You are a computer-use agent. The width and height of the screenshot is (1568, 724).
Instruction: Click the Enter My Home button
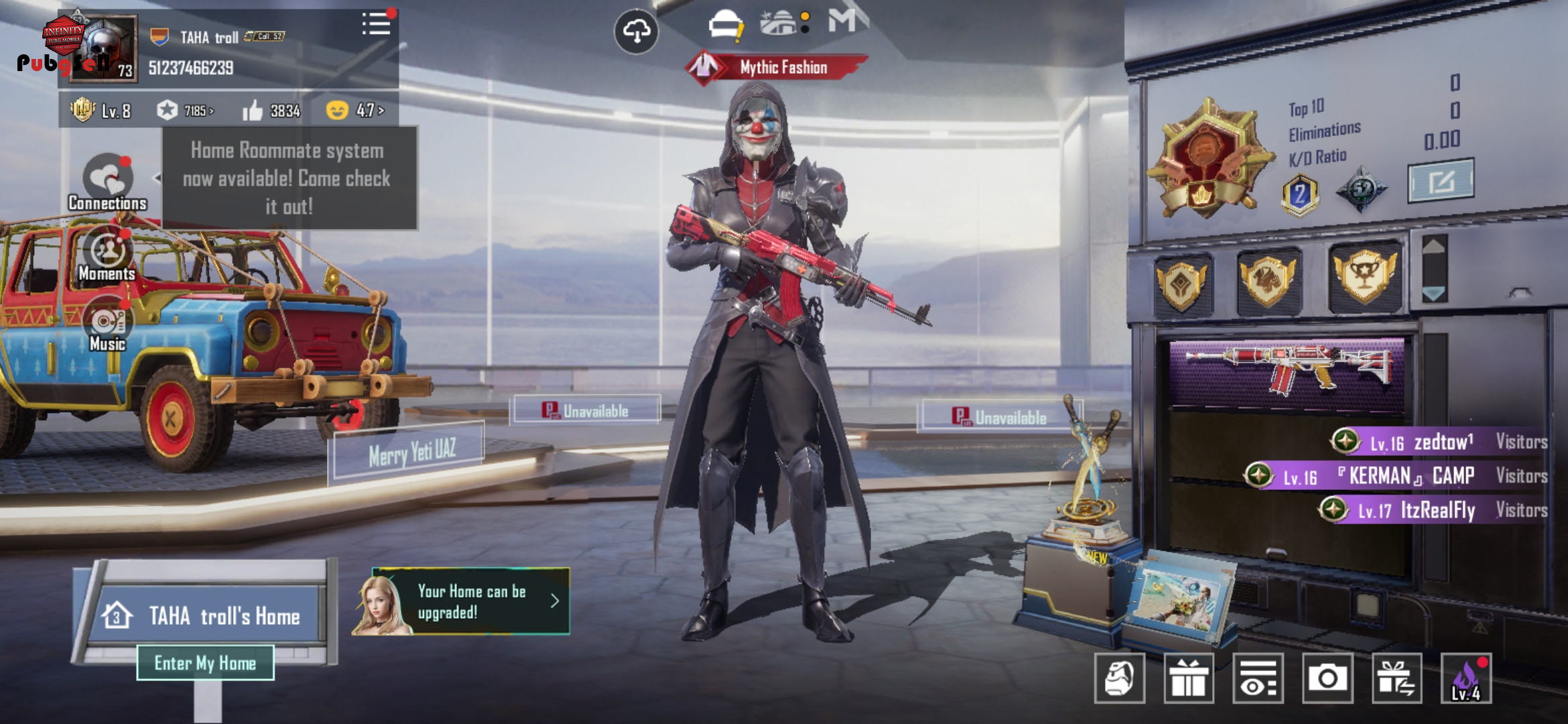[205, 663]
